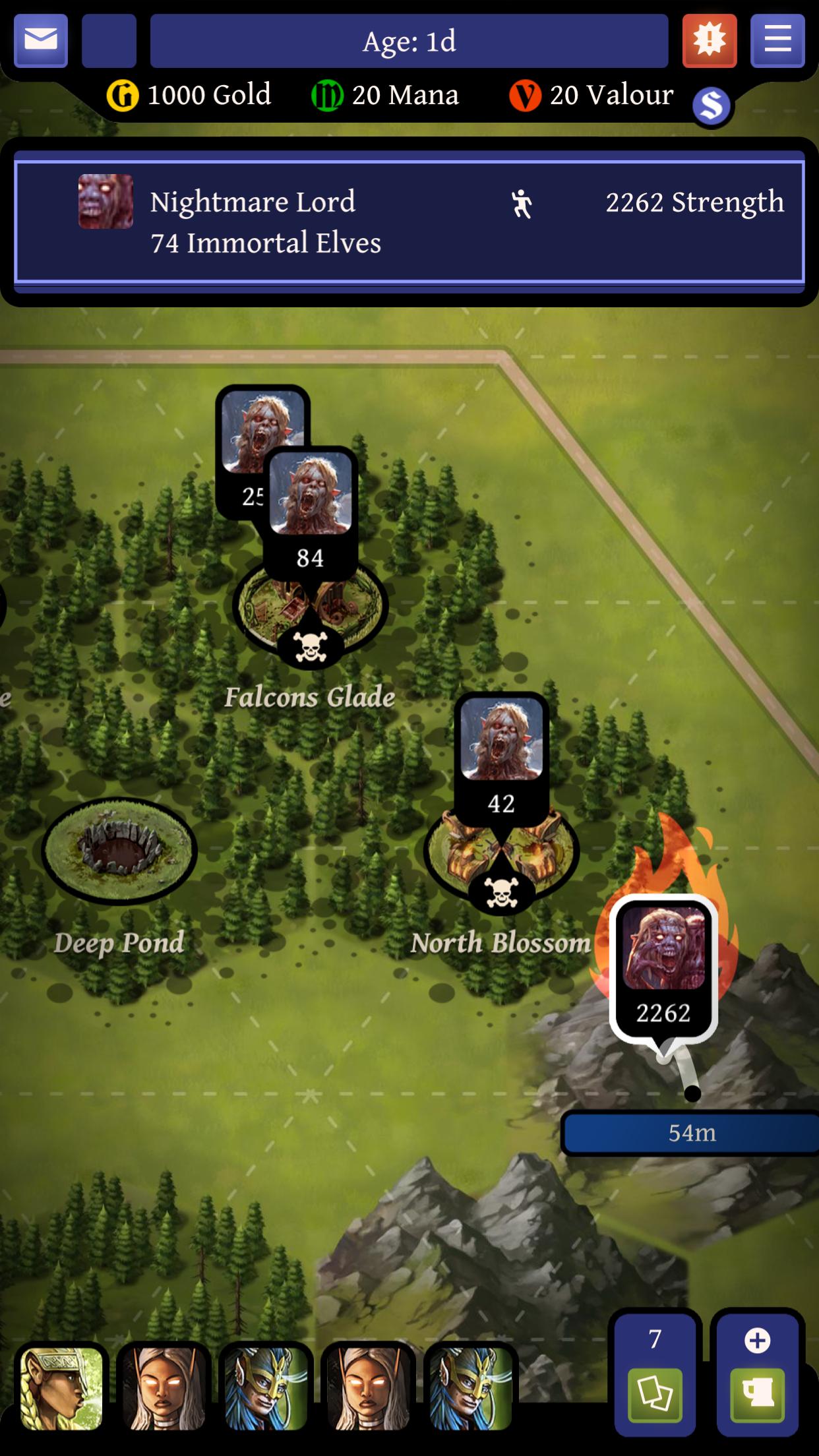This screenshot has width=819, height=1456.
Task: Tap the blue S coin icon
Action: [x=712, y=106]
